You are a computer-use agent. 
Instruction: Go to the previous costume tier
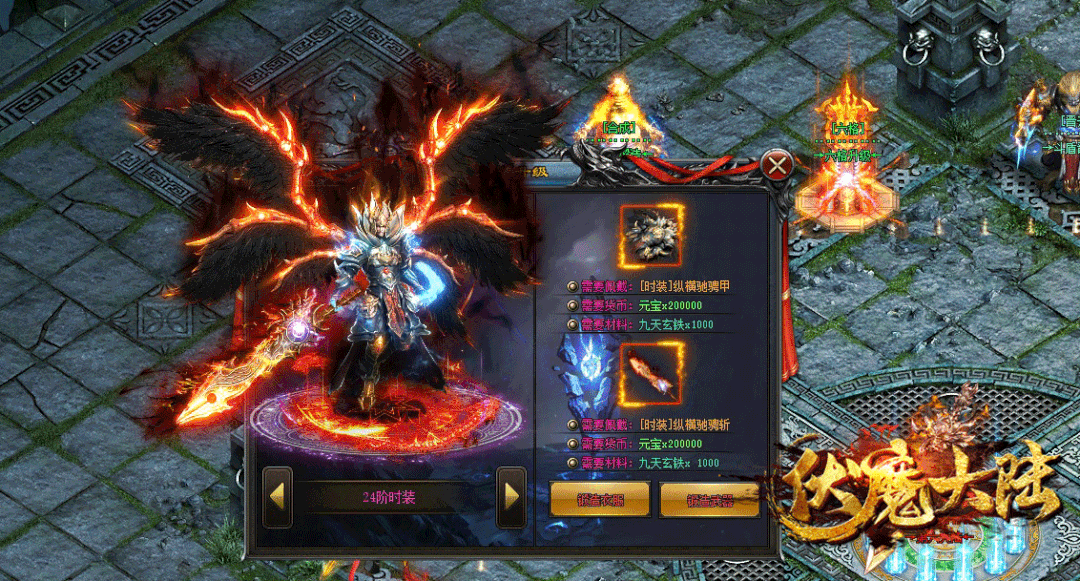[x=277, y=497]
